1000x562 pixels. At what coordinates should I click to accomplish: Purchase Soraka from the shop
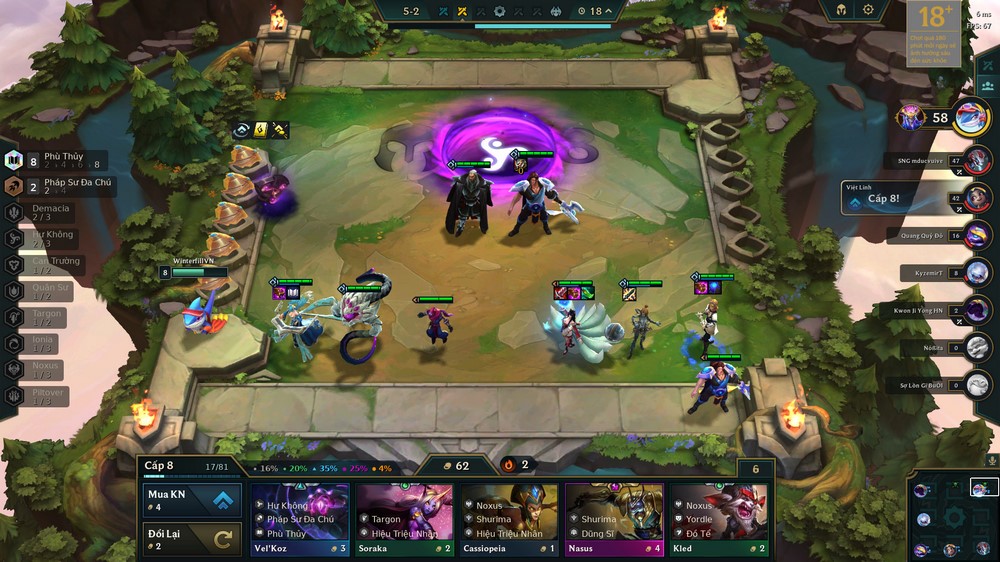(x=404, y=520)
